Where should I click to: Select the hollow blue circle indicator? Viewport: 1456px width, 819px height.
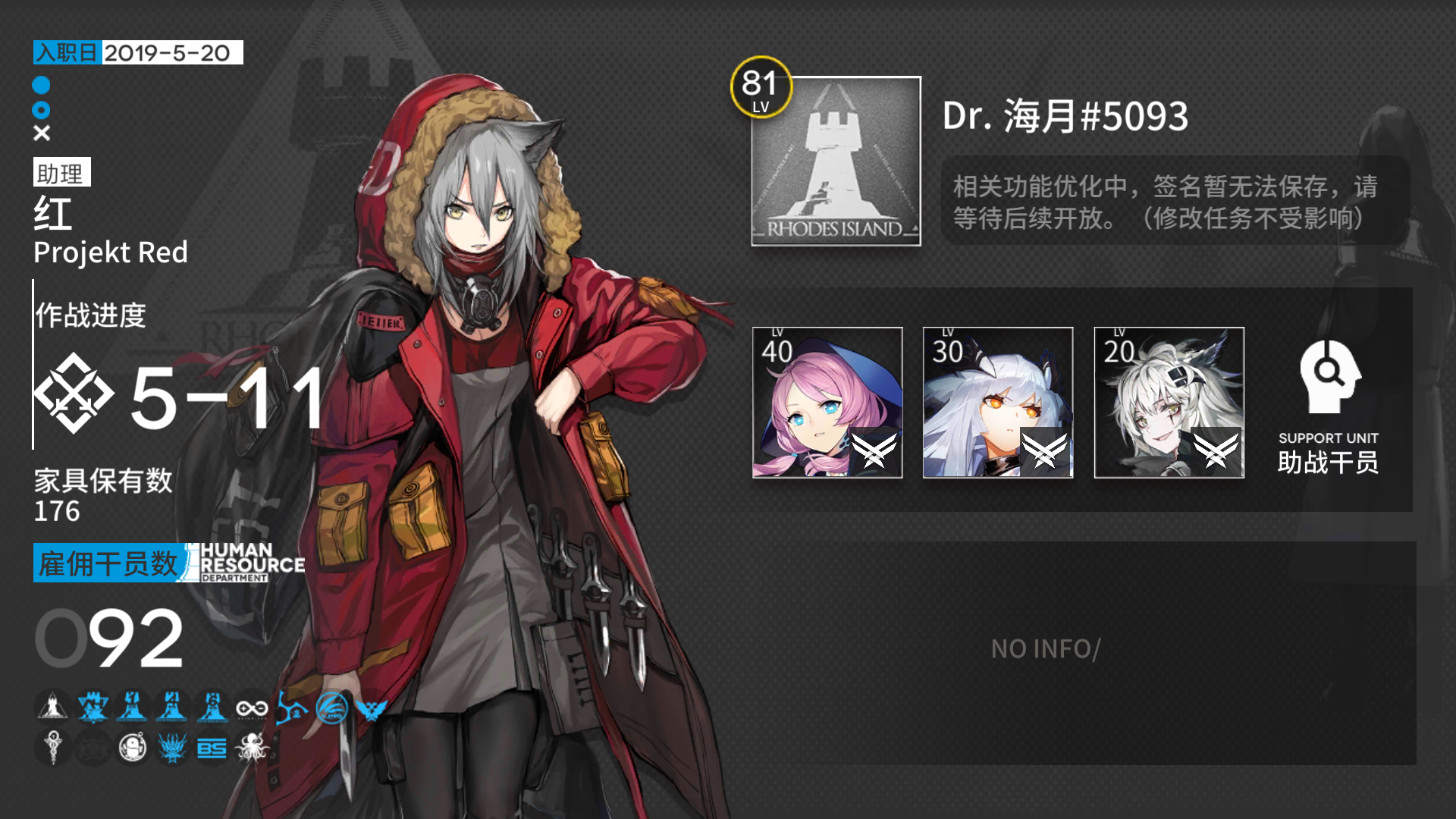coord(42,110)
